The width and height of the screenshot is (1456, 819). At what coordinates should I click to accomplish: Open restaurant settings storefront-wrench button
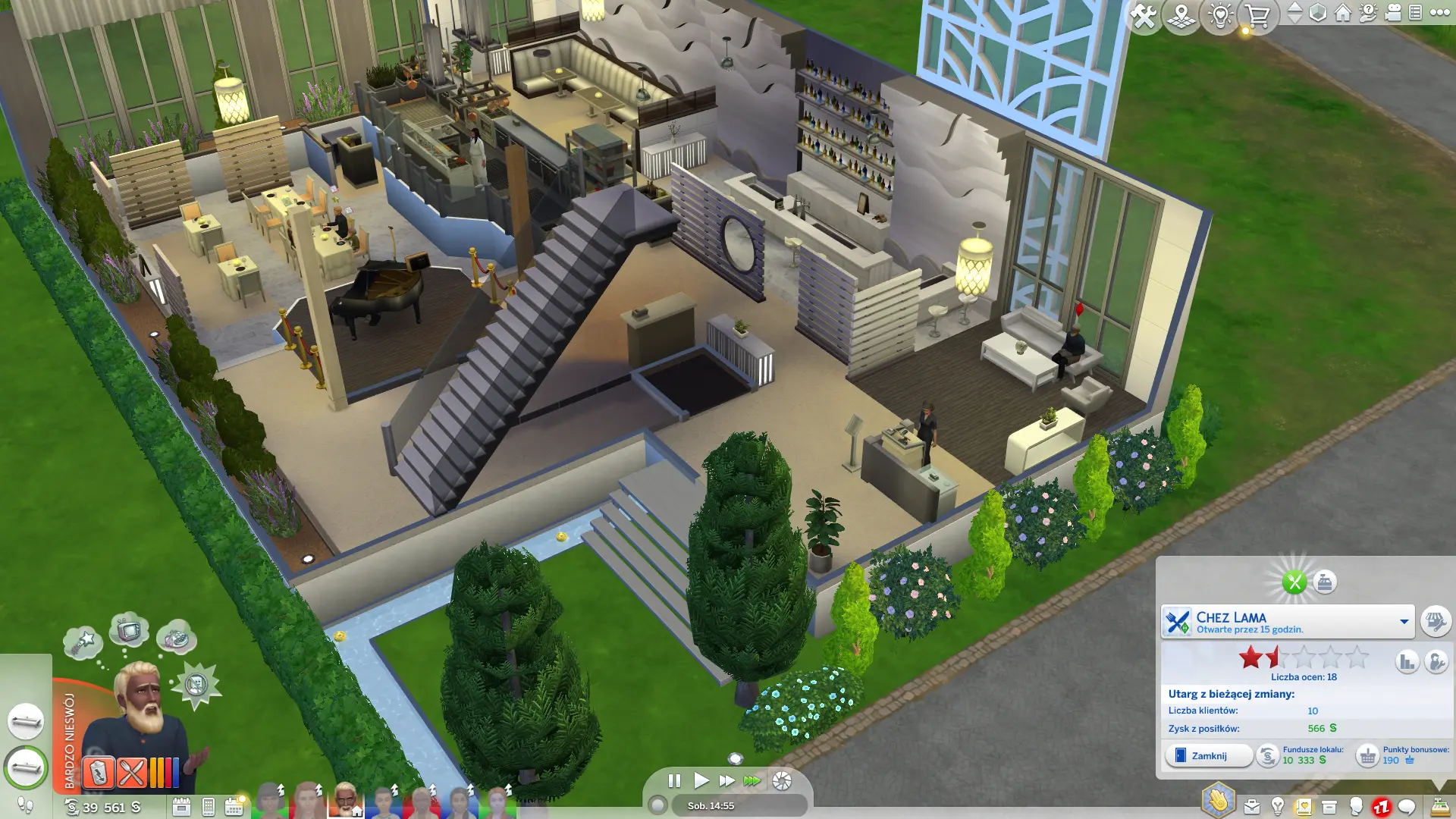pos(1435,622)
